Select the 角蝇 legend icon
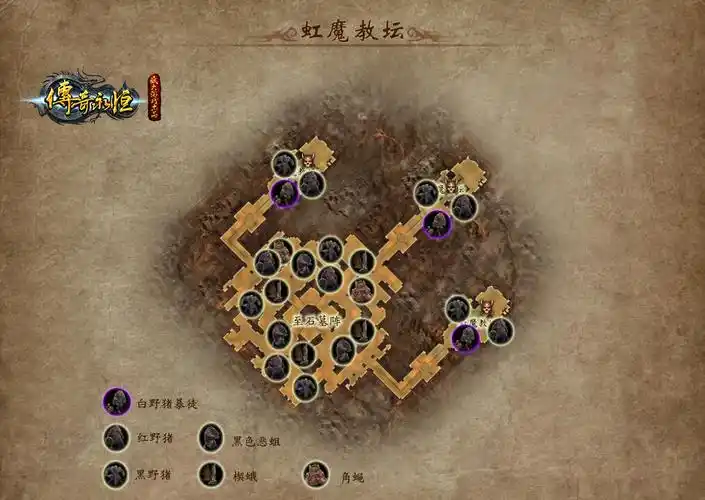Screen dimensions: 705x500 (x=316, y=474)
